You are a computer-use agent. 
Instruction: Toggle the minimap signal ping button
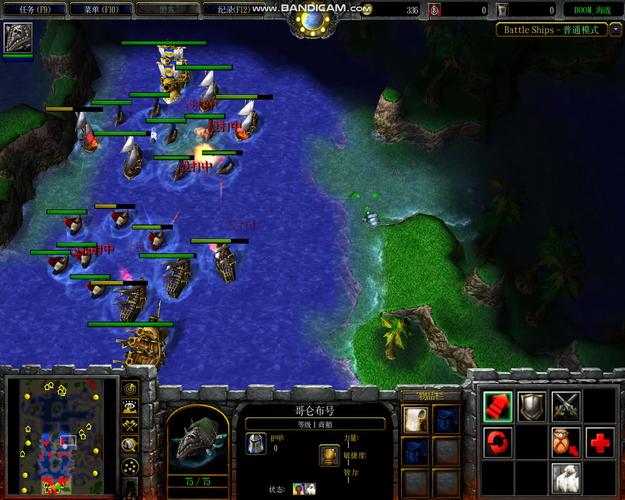(x=130, y=389)
